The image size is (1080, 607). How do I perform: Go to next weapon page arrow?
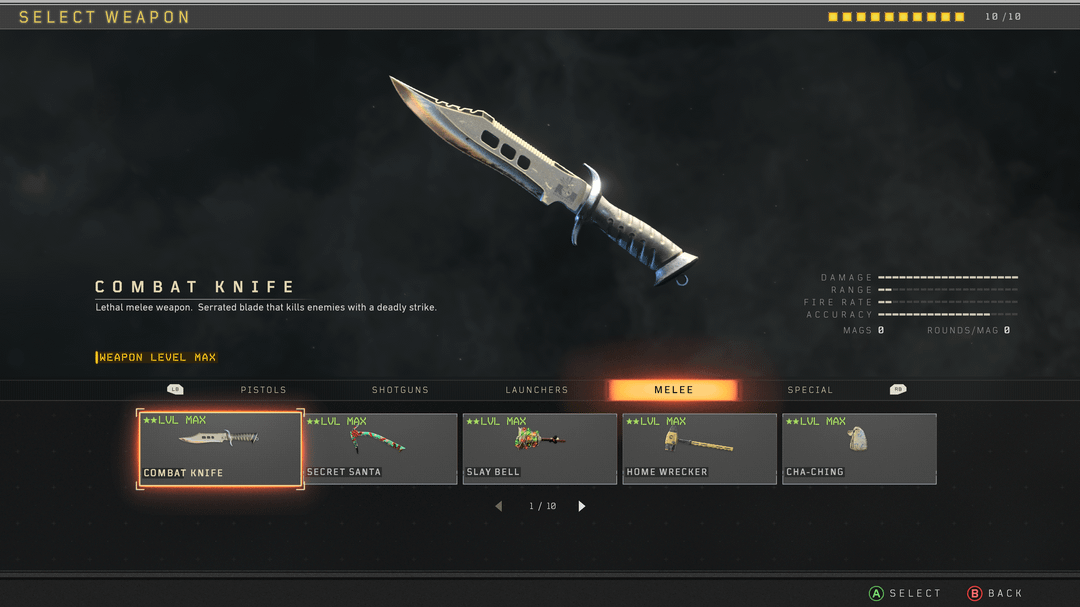582,506
